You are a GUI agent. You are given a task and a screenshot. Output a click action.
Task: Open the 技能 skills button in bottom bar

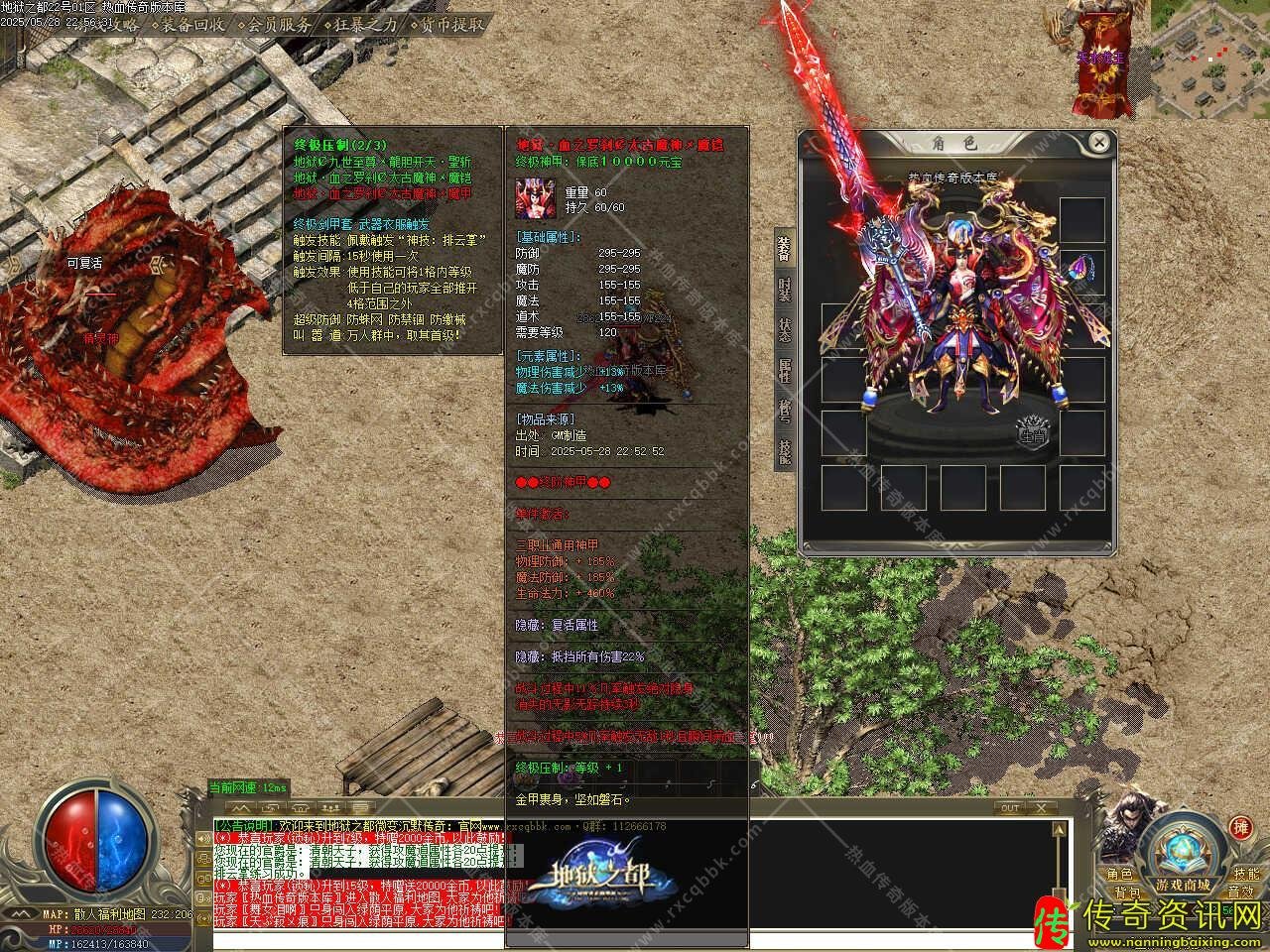[1246, 874]
